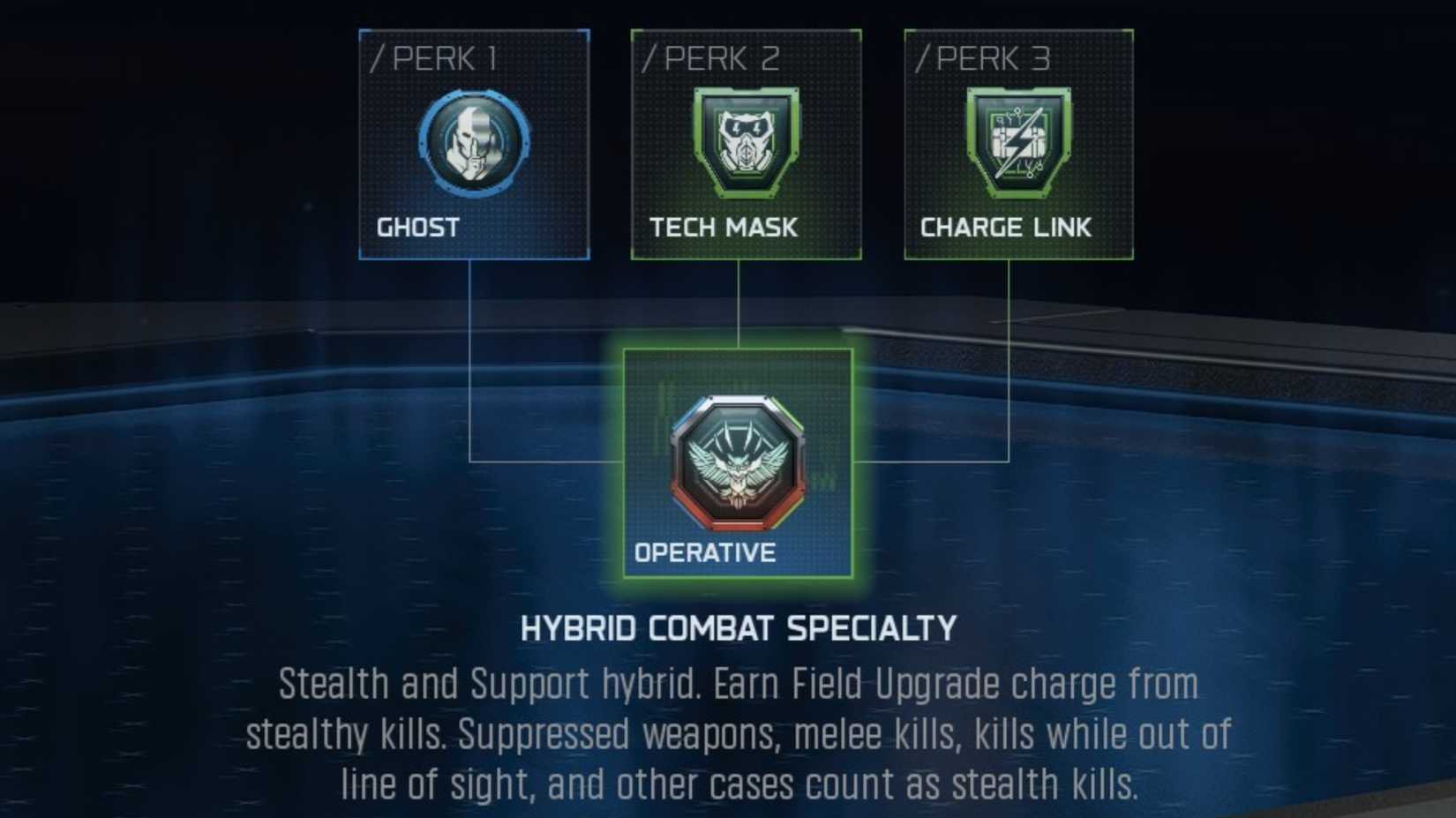The height and width of the screenshot is (818, 1456).
Task: Click the green gas mask emblem
Action: coord(747,144)
